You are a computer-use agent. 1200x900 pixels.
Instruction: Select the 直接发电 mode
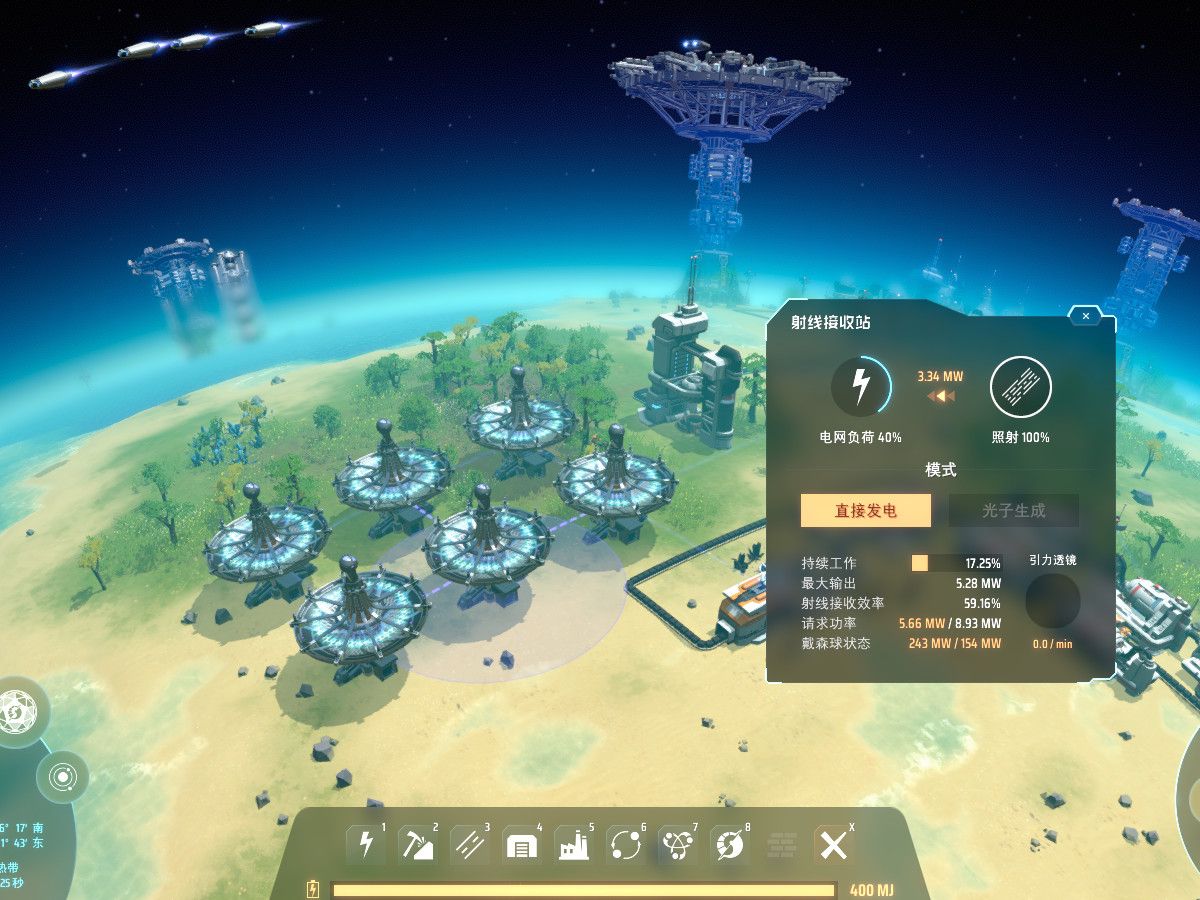pos(865,510)
